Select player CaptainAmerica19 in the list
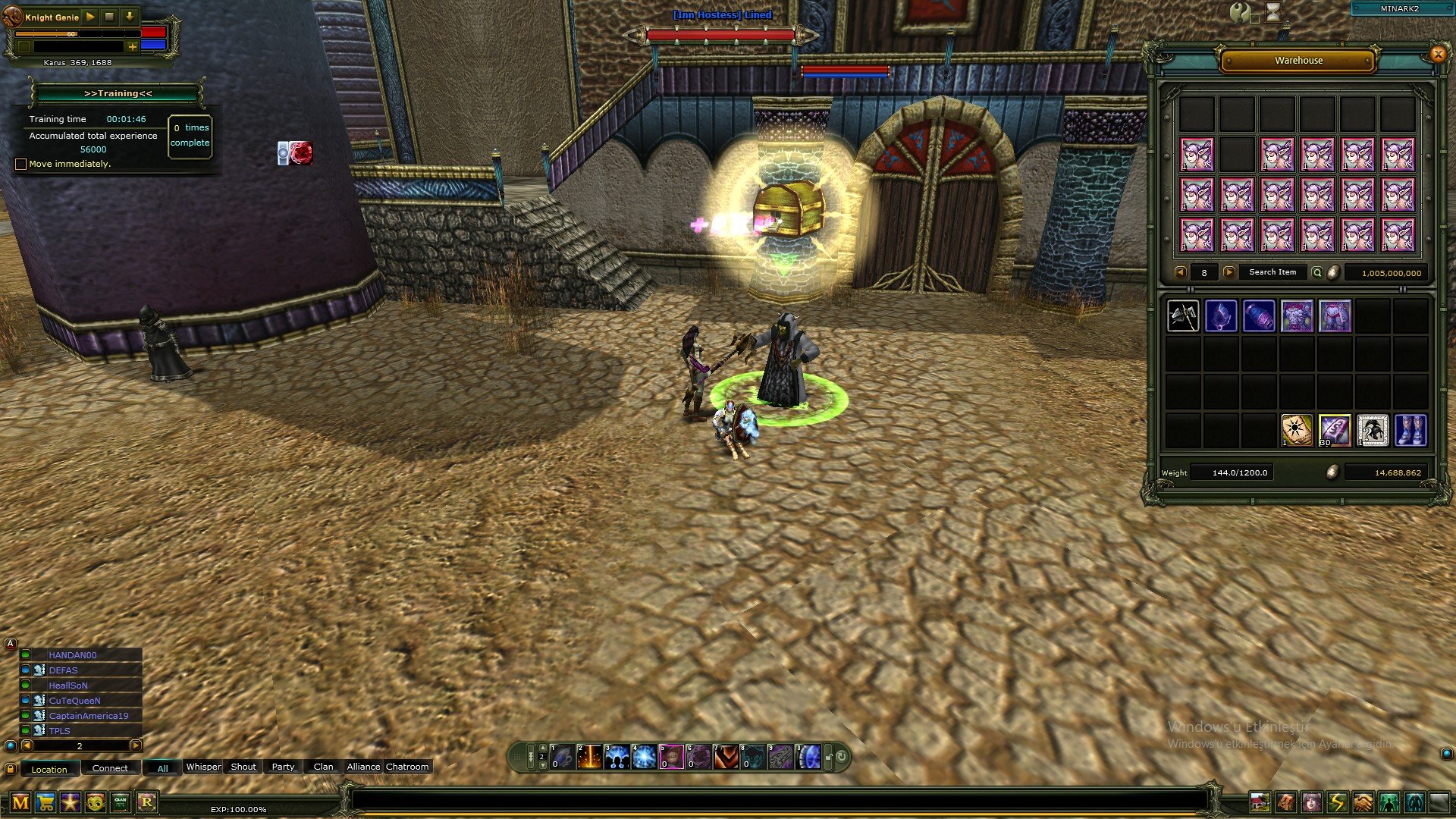The height and width of the screenshot is (819, 1456). pyautogui.click(x=88, y=716)
